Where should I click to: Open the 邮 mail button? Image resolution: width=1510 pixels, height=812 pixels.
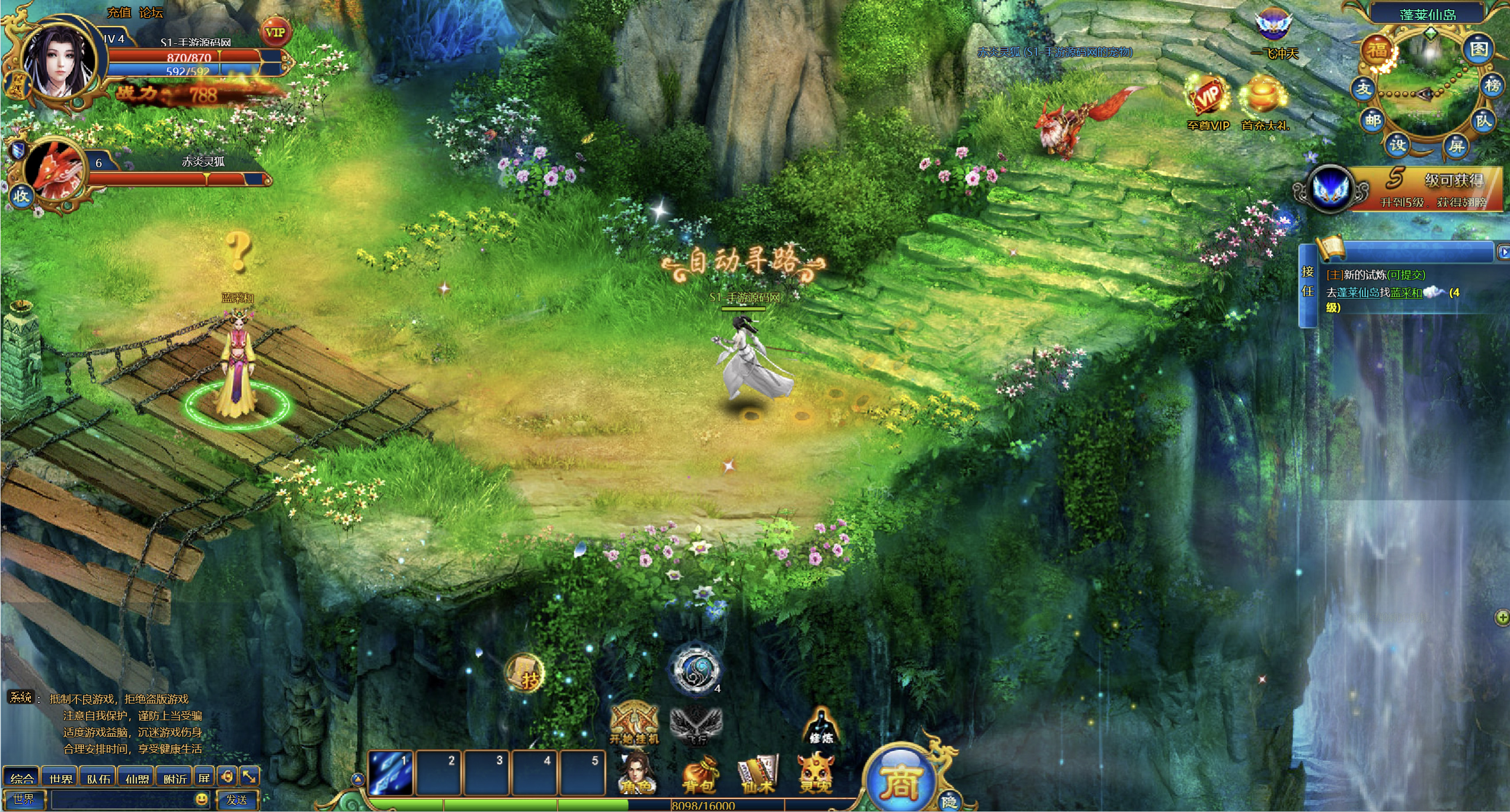[1373, 120]
